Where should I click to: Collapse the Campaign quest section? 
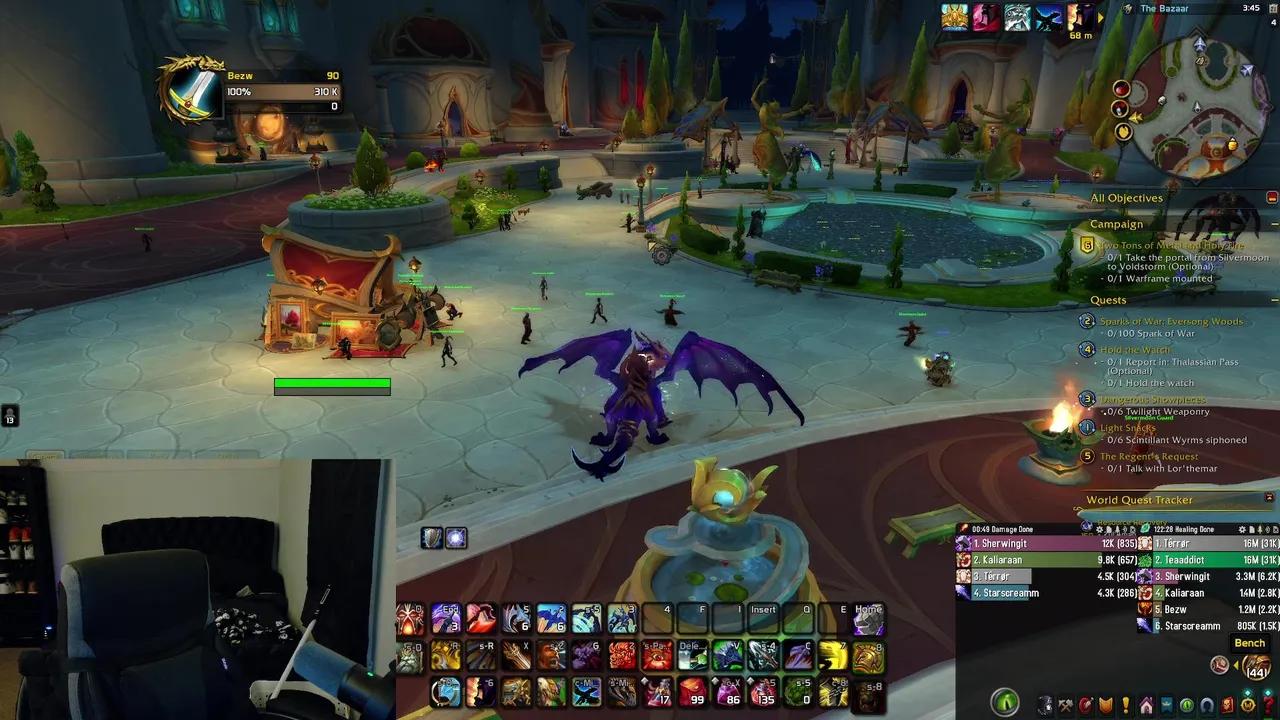tap(1274, 225)
